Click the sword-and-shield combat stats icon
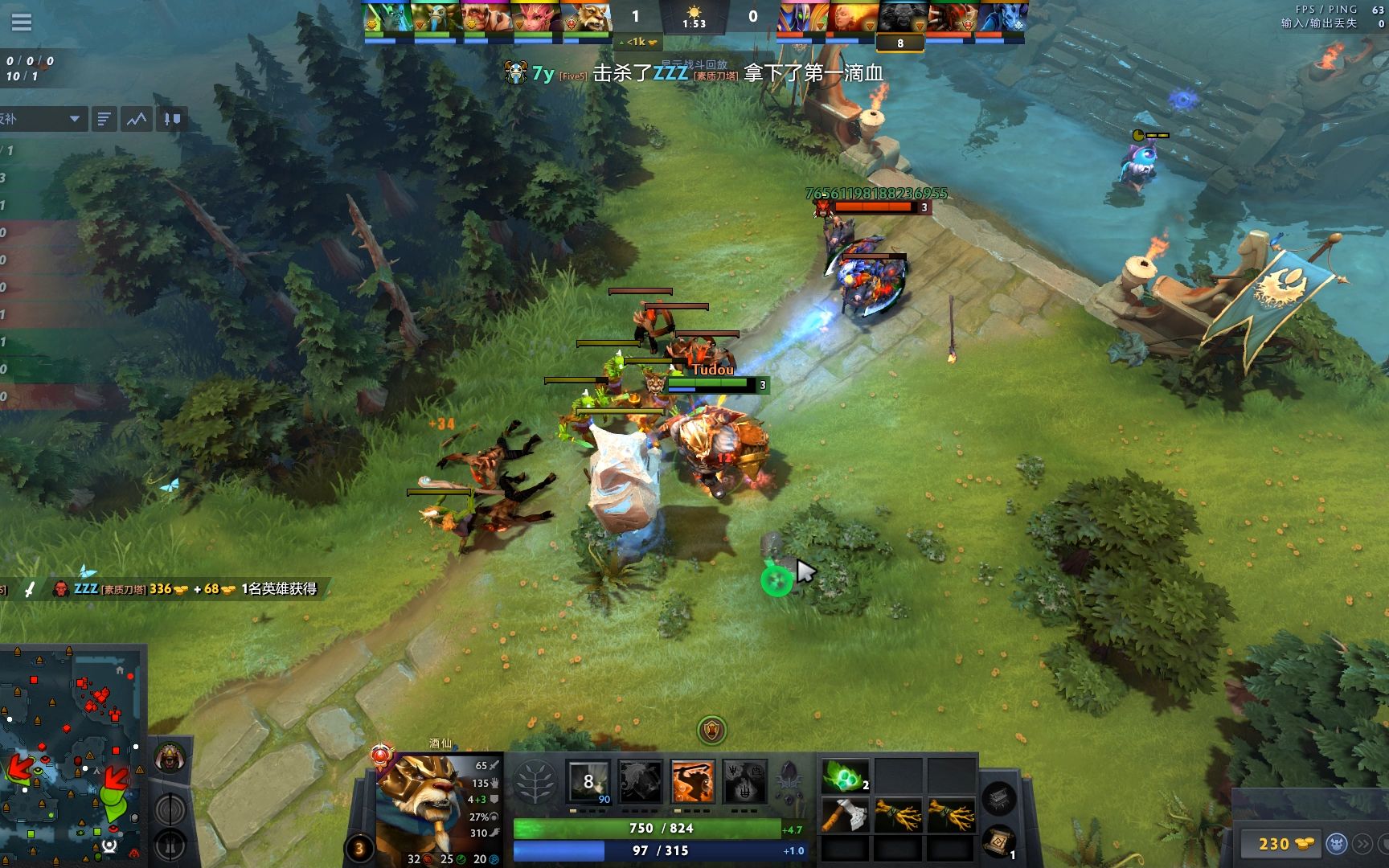Screen dimensions: 1389x868 pos(171,118)
